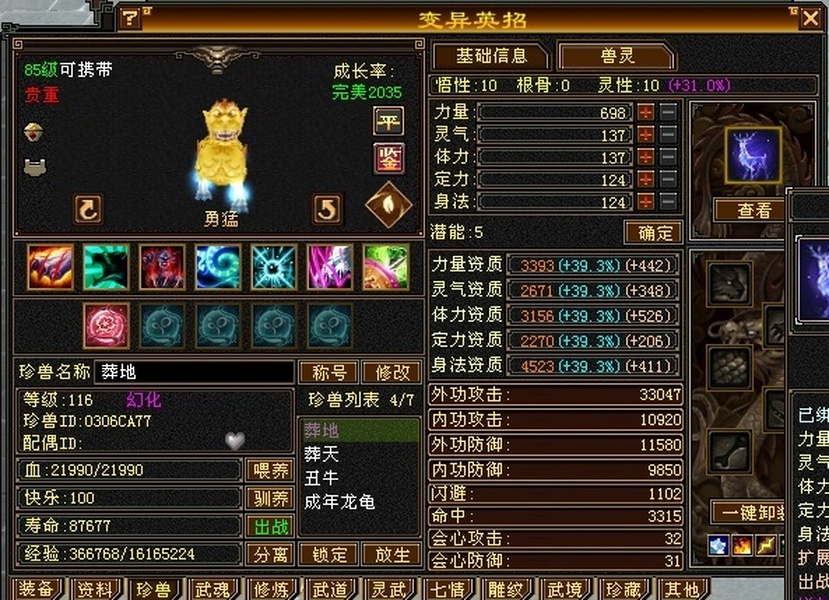
Task: Click 修改 to rename the pet
Action: tap(392, 372)
